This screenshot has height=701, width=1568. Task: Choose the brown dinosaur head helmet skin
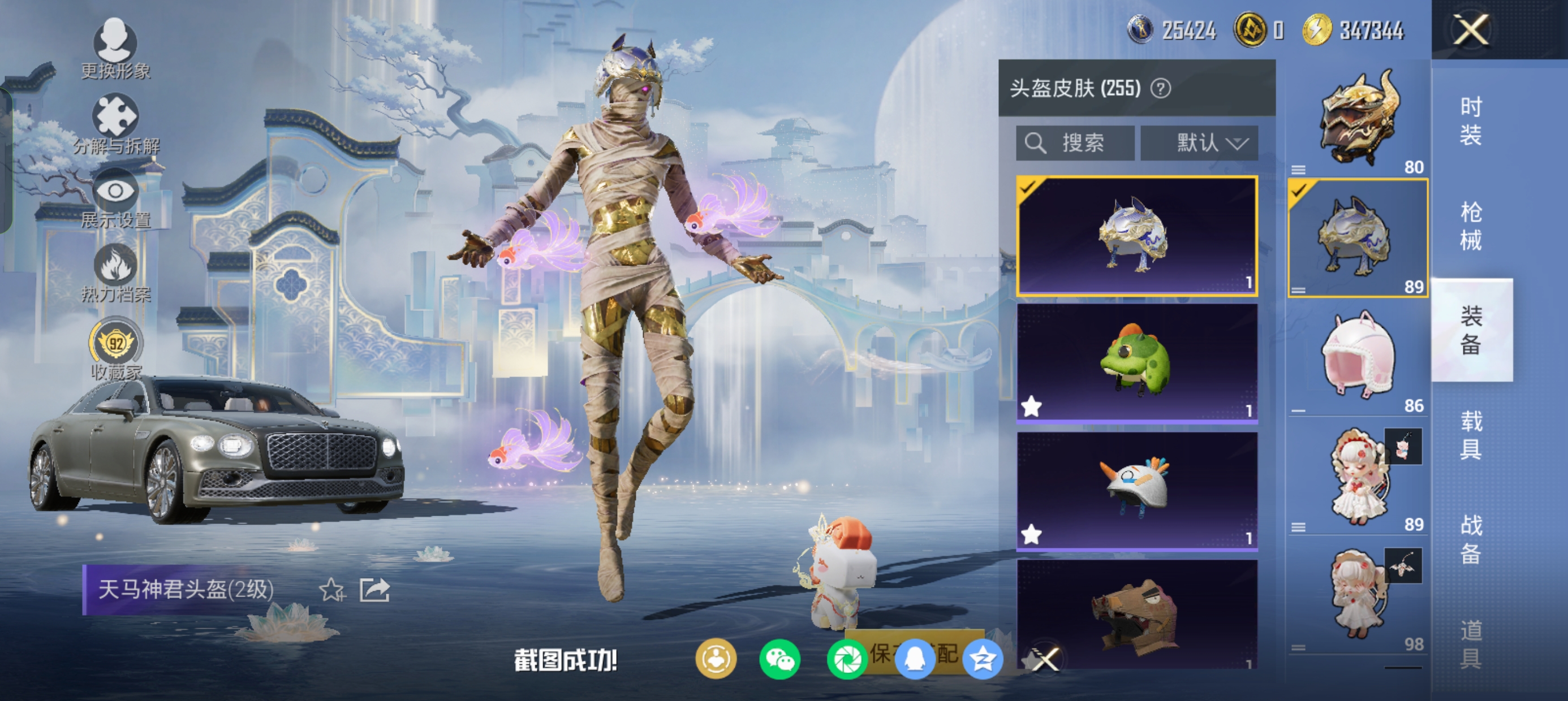(1136, 615)
